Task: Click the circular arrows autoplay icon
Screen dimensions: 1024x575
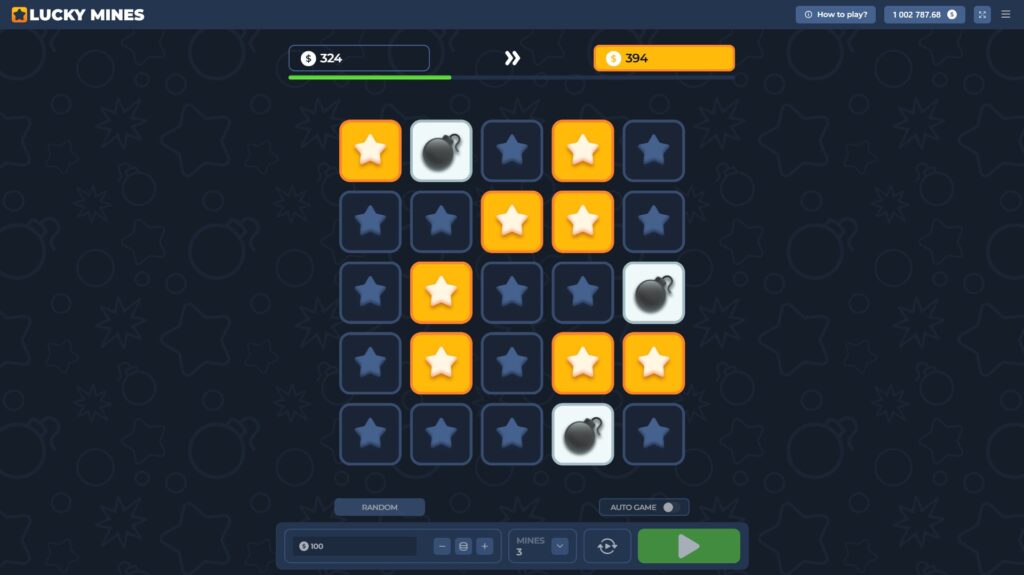Action: [607, 546]
